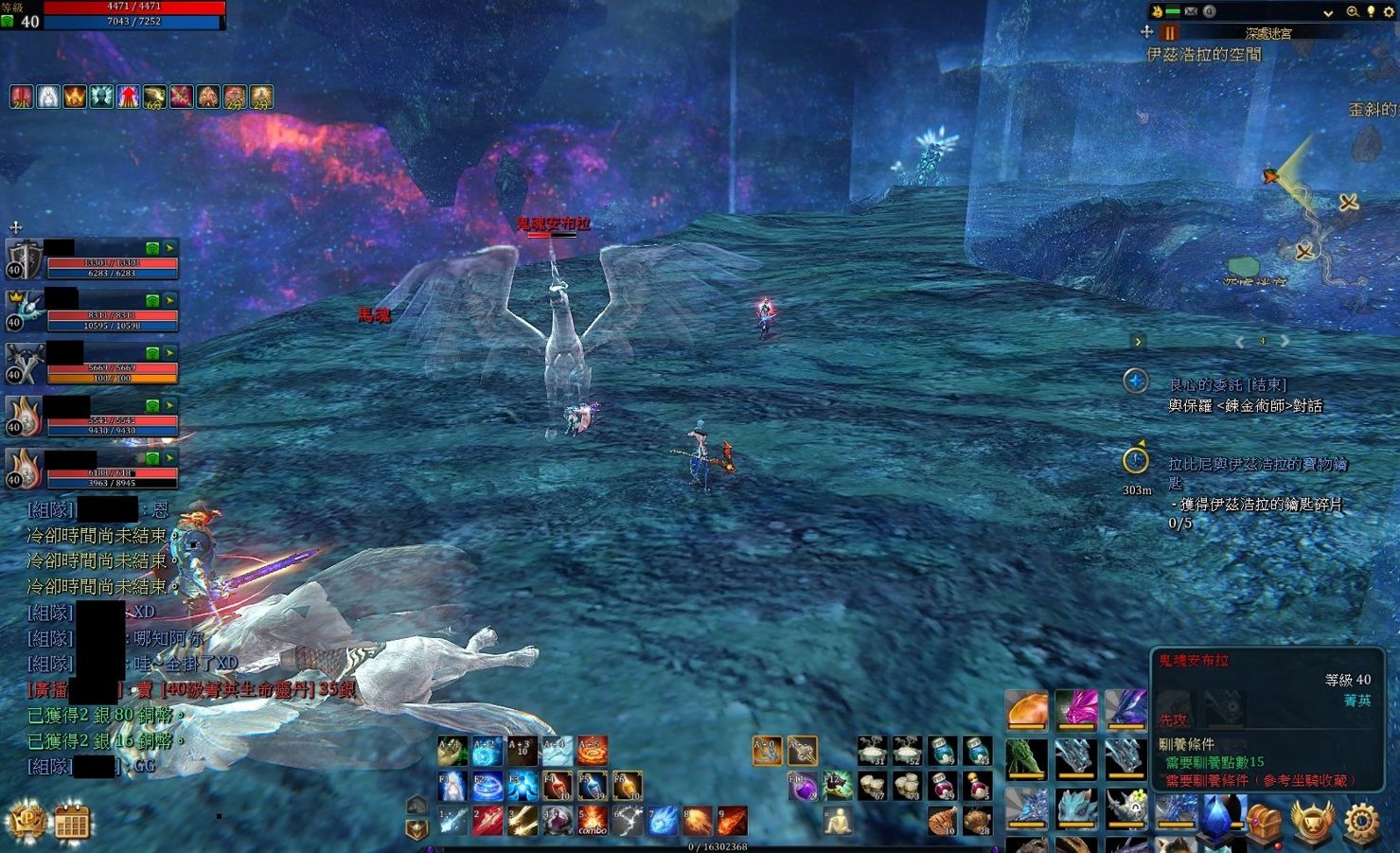Click the lightbulb hint icon above minimap
The image size is (1400, 853).
(x=1371, y=12)
